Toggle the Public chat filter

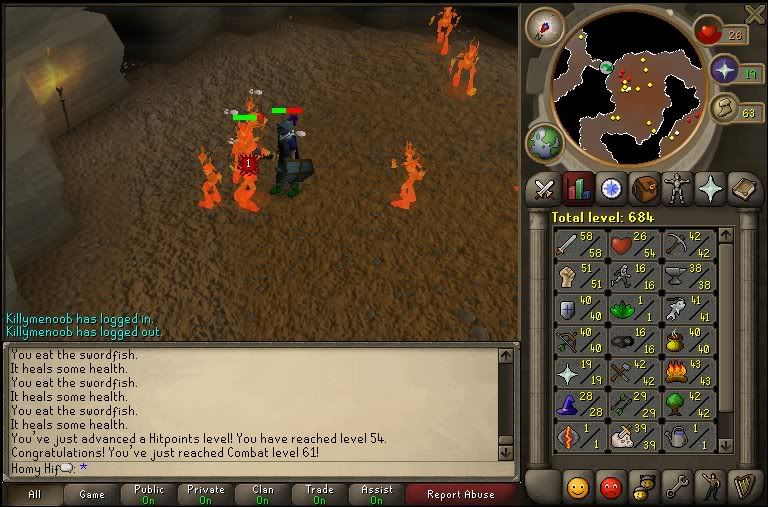click(x=147, y=494)
